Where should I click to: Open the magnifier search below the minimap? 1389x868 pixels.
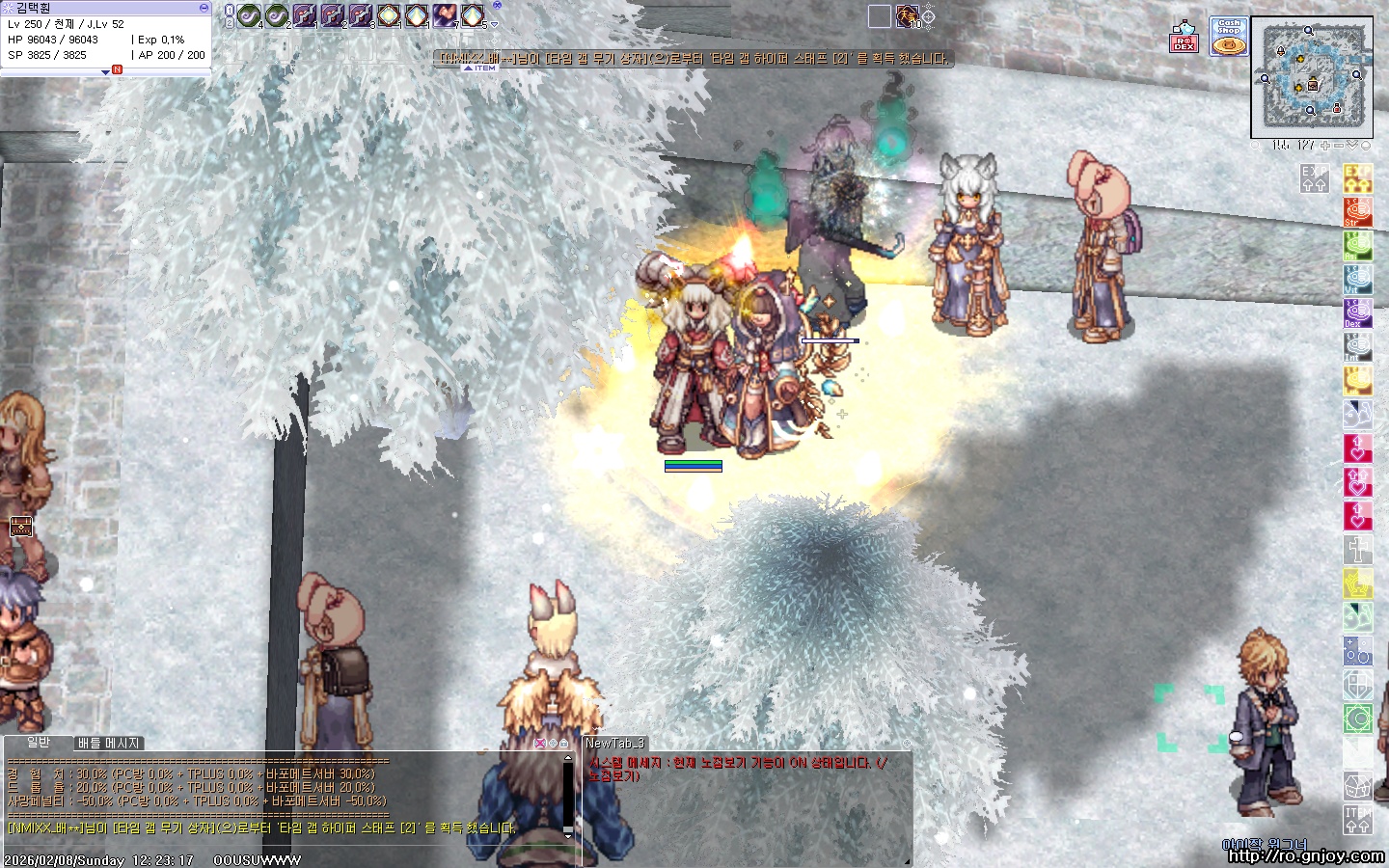coord(1255,146)
